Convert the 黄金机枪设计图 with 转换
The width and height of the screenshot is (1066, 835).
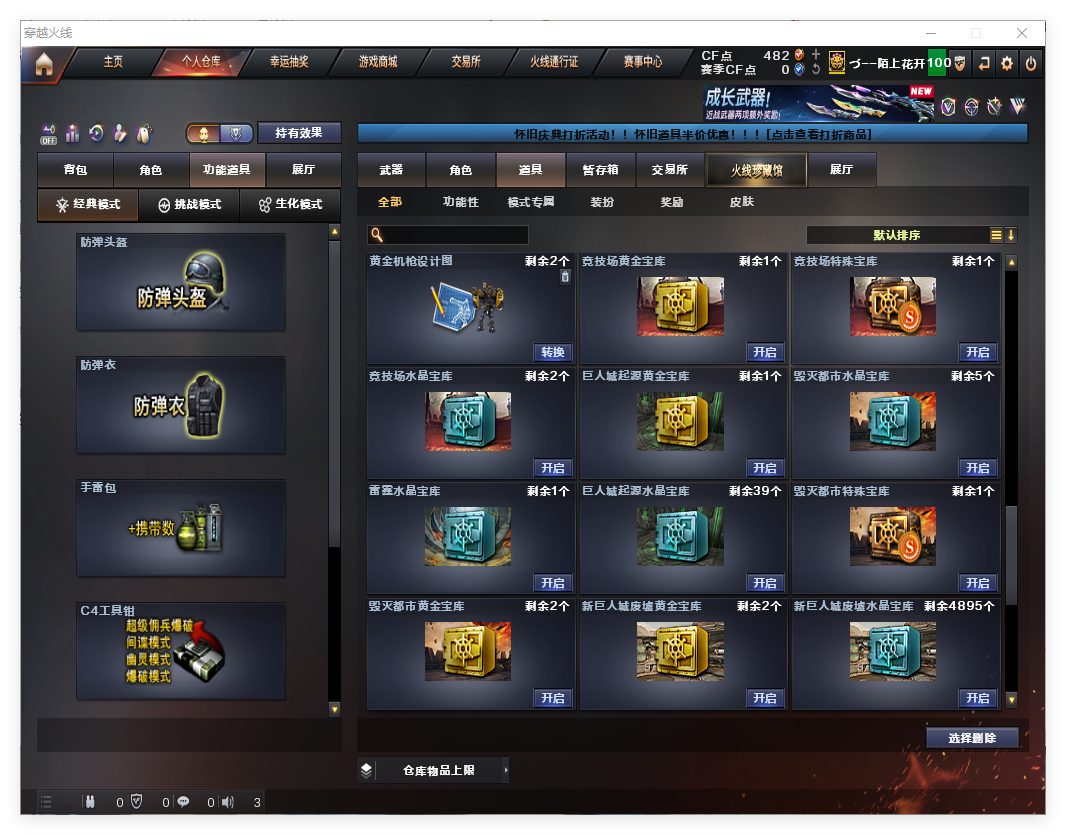pyautogui.click(x=553, y=352)
